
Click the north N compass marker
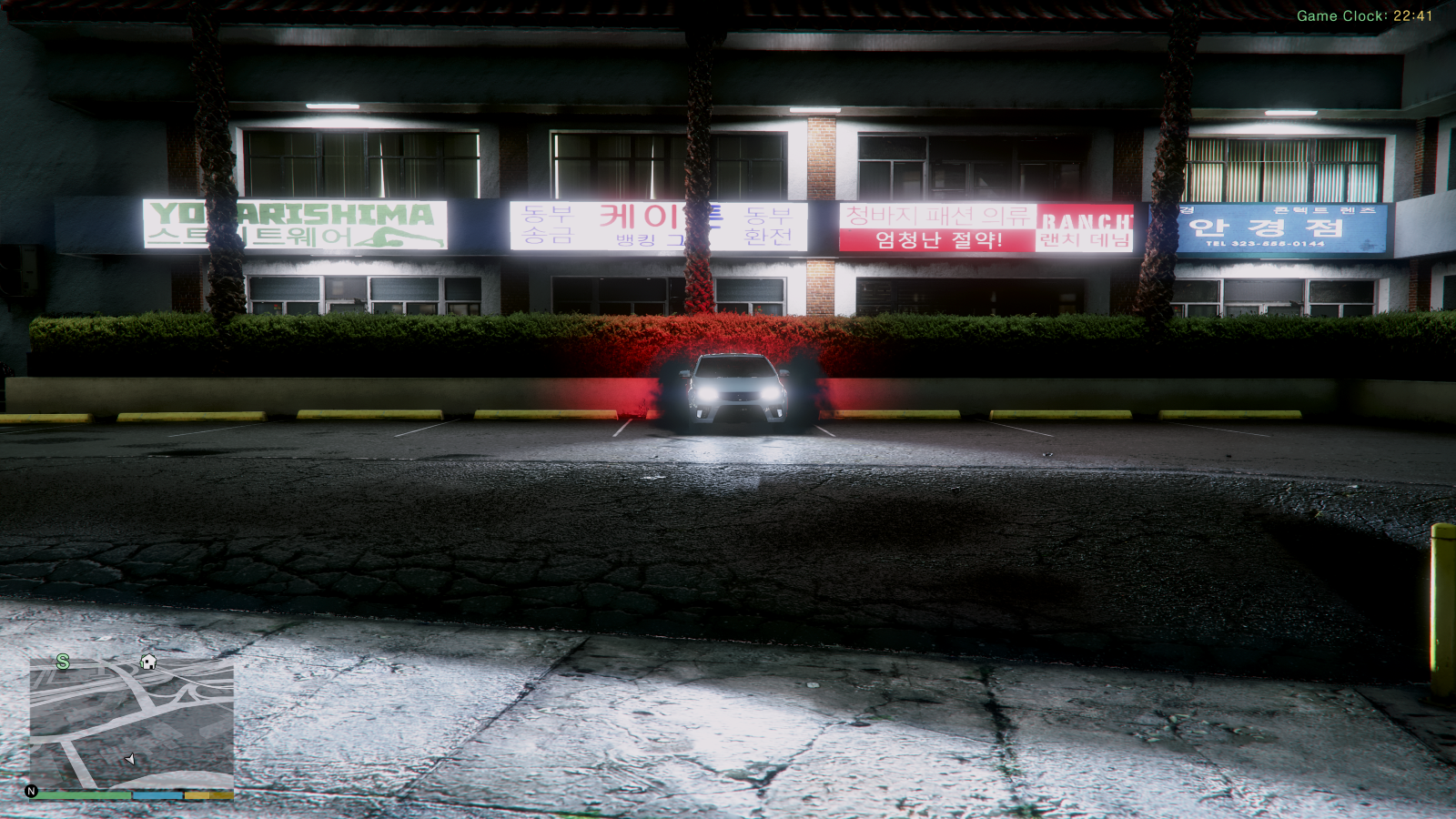point(32,791)
